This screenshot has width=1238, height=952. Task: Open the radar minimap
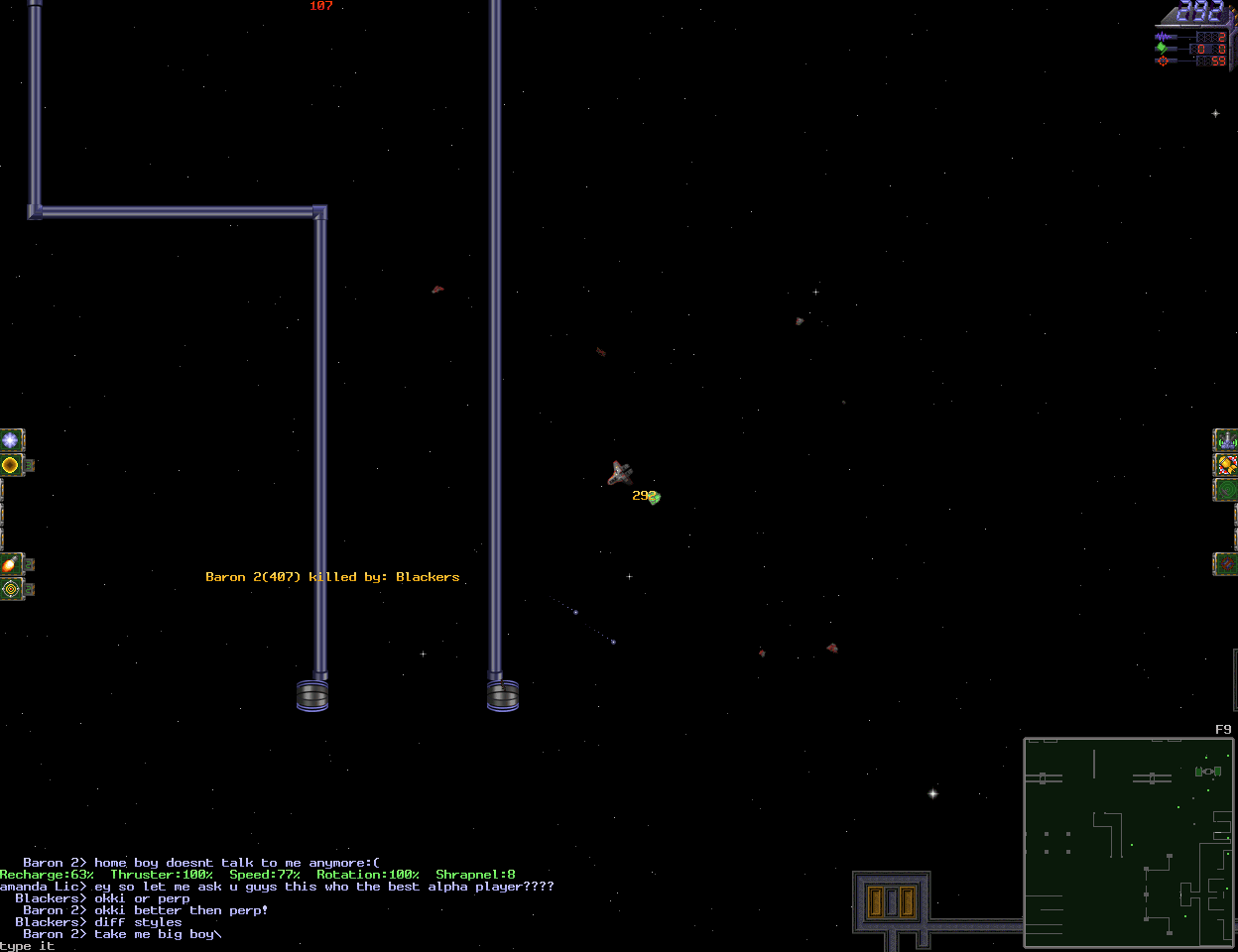[1128, 842]
